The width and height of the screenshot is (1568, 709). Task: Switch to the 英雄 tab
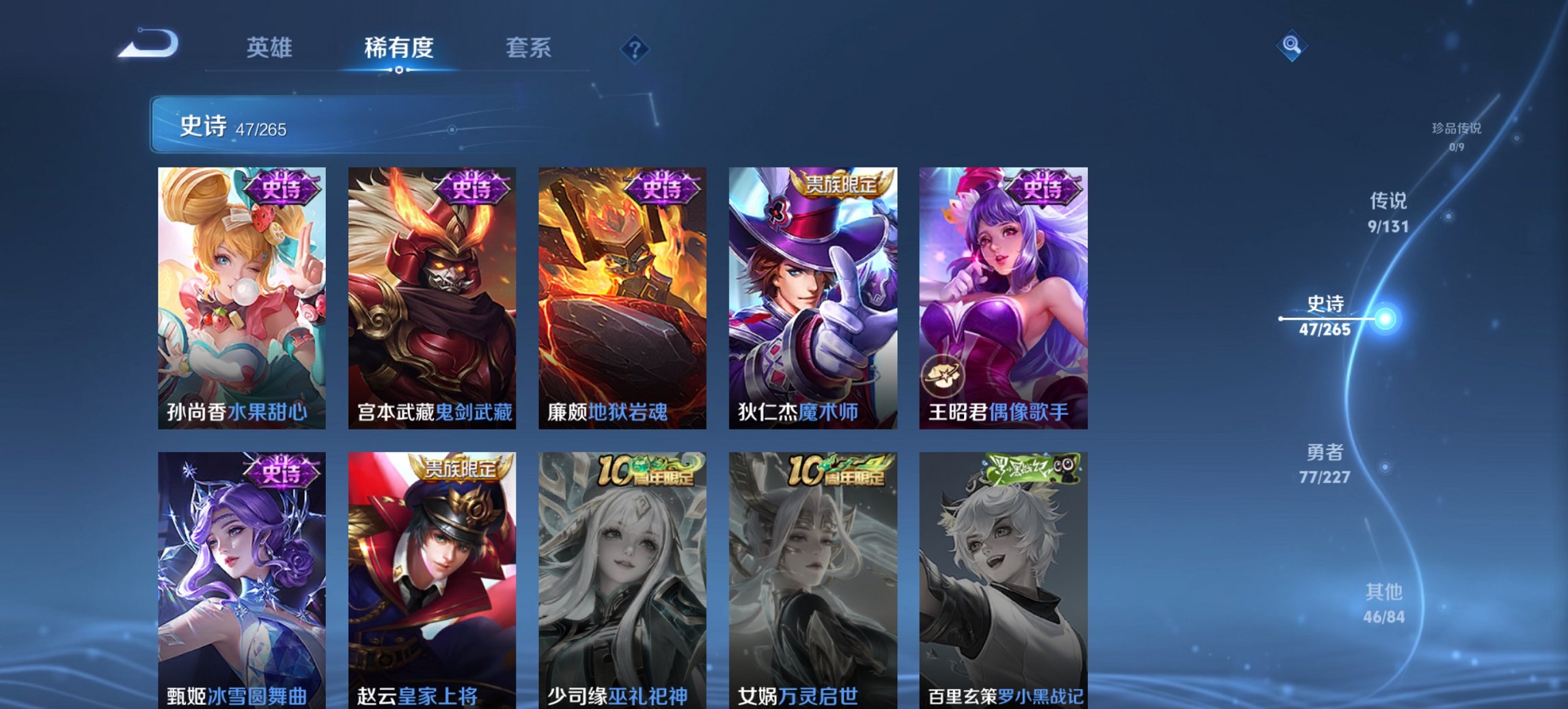click(x=271, y=48)
